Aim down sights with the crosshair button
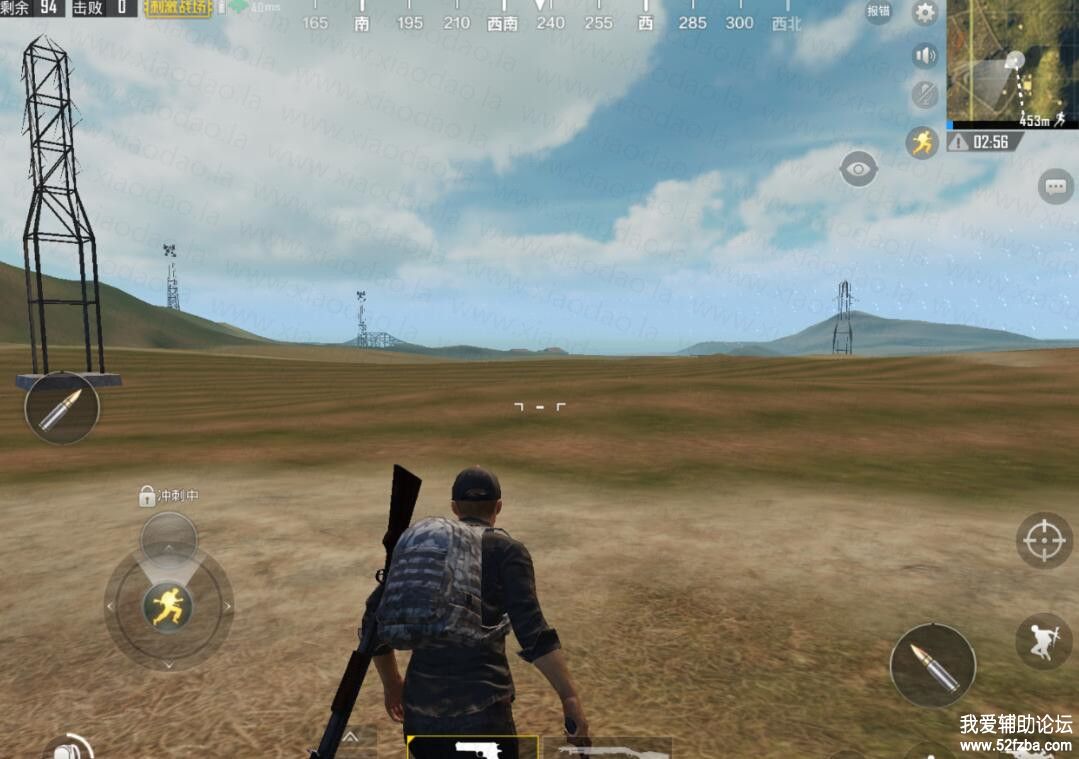 tap(1044, 540)
